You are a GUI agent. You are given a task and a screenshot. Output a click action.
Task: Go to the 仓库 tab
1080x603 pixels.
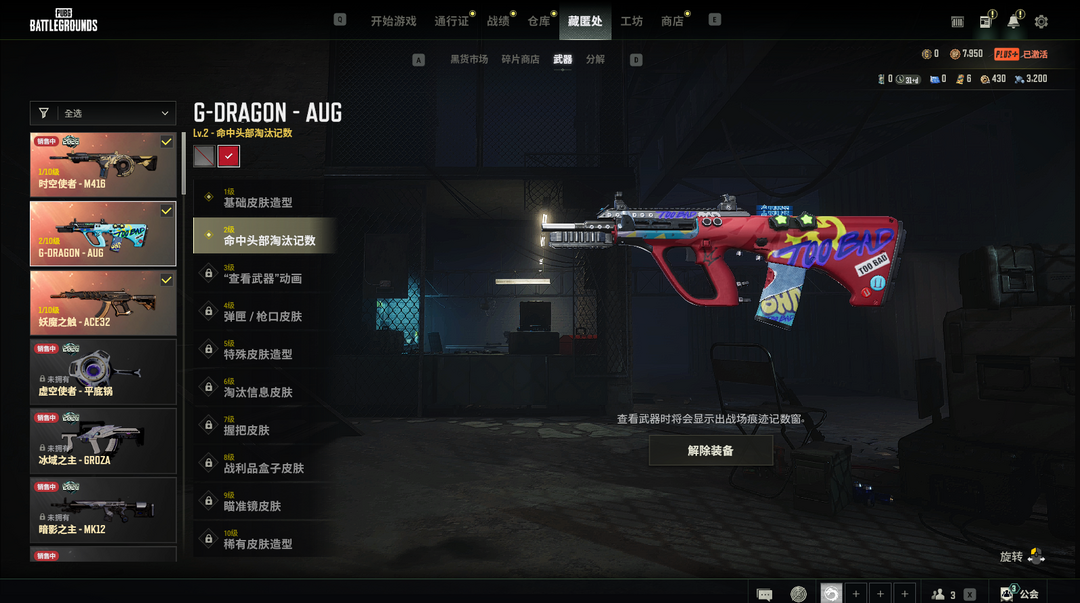tap(538, 21)
